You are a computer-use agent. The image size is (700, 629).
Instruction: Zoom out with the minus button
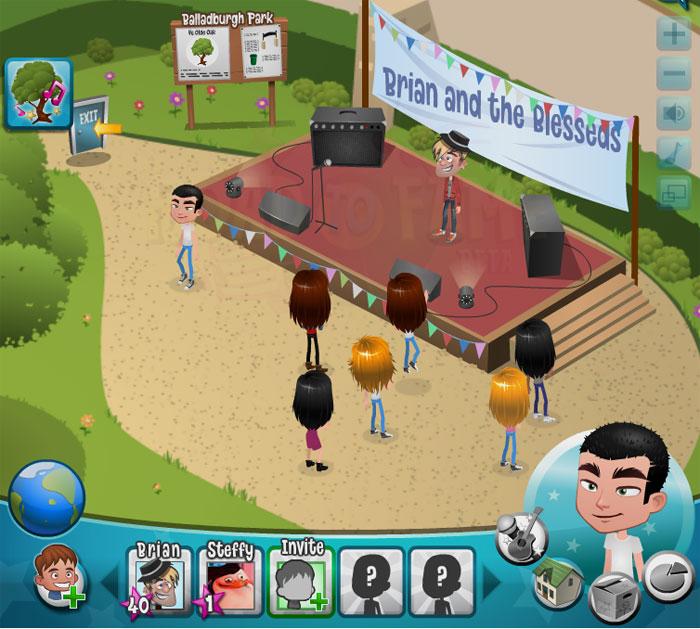[x=671, y=74]
